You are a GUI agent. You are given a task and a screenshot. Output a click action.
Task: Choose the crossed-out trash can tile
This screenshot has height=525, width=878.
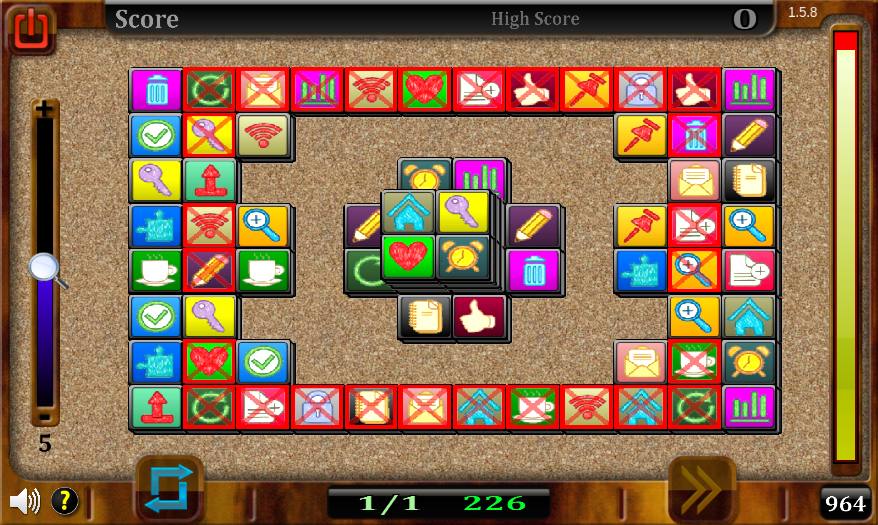coord(695,135)
